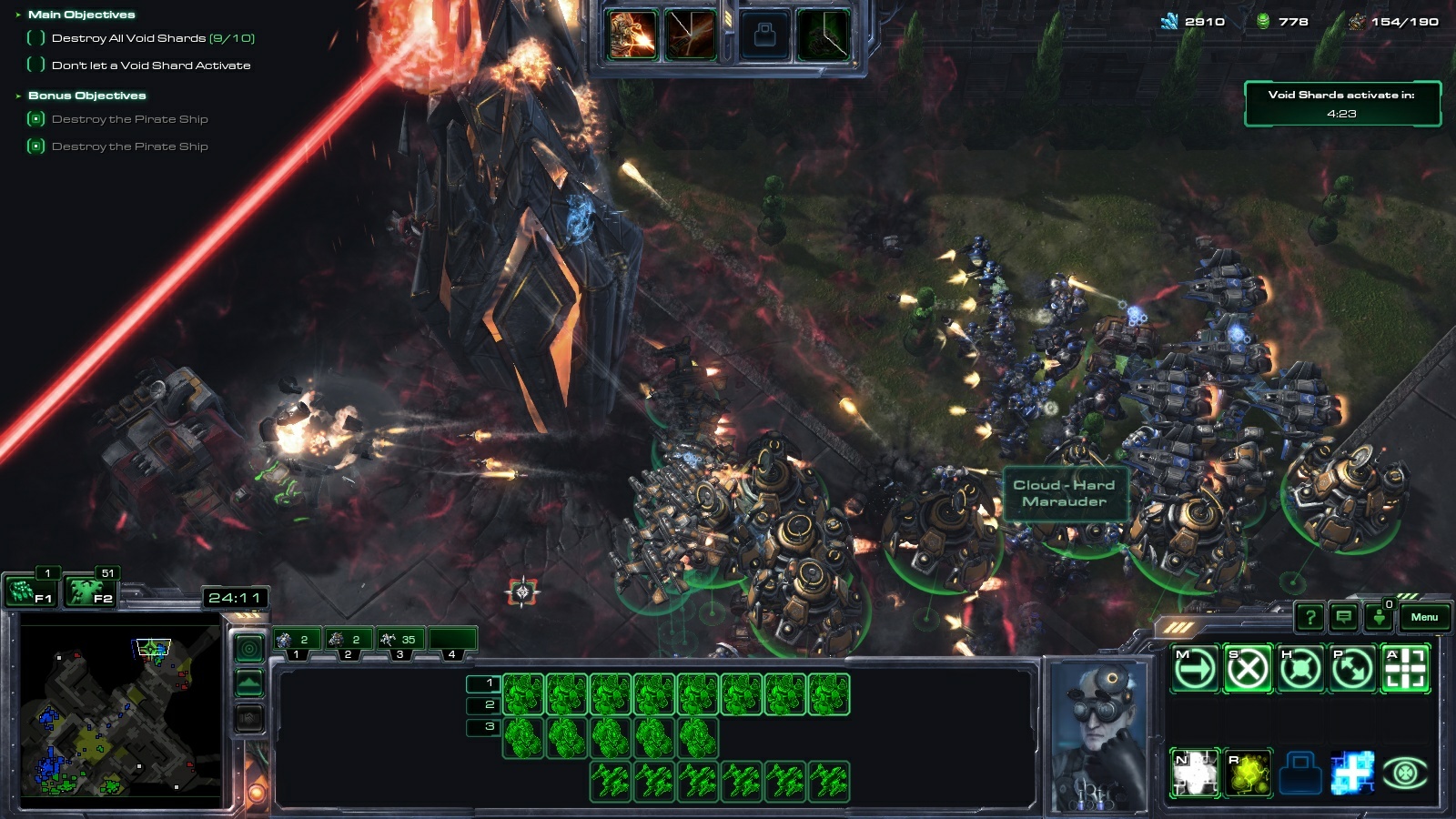The image size is (1456, 819).
Task: Click the eye-shaped scan icon
Action: coord(1406,773)
